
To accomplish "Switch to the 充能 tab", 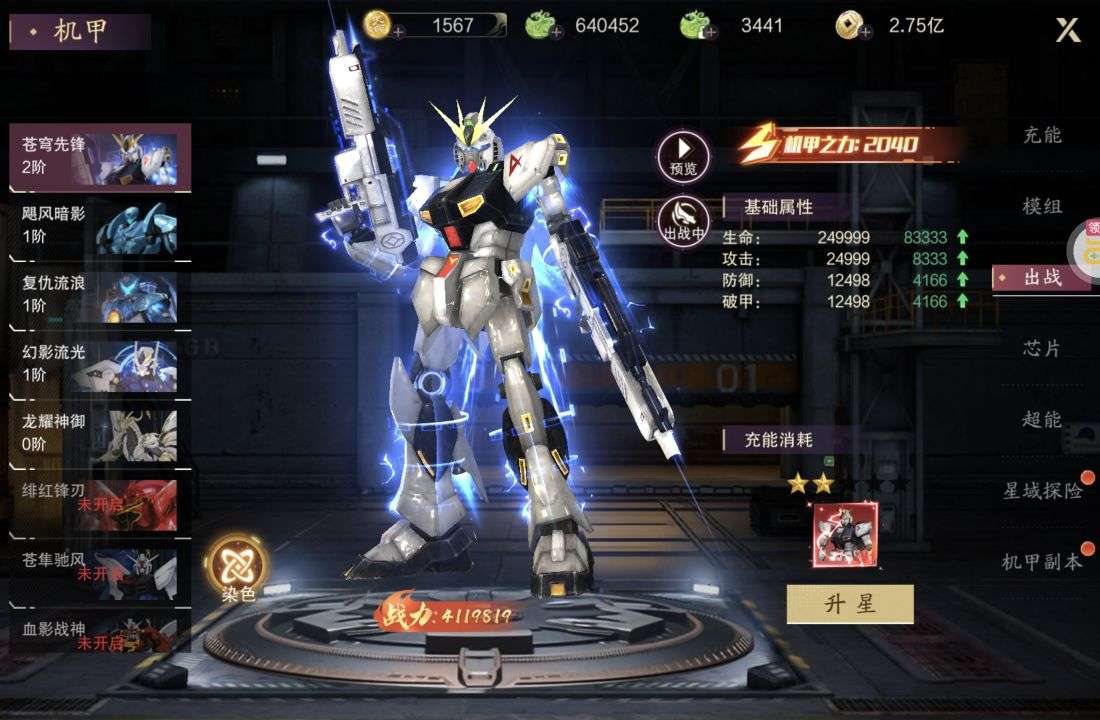I will [x=1042, y=135].
